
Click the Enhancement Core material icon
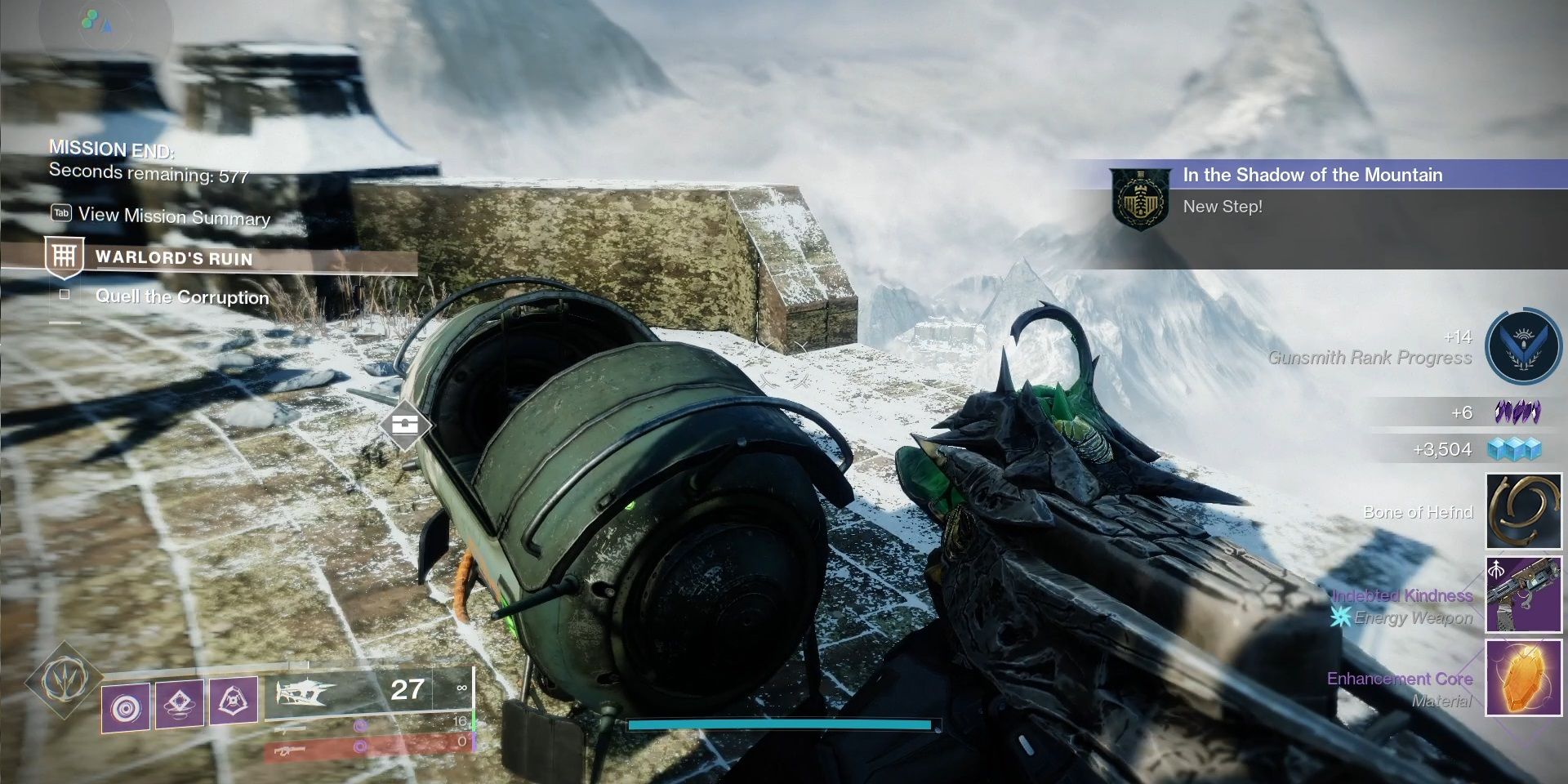(1523, 678)
